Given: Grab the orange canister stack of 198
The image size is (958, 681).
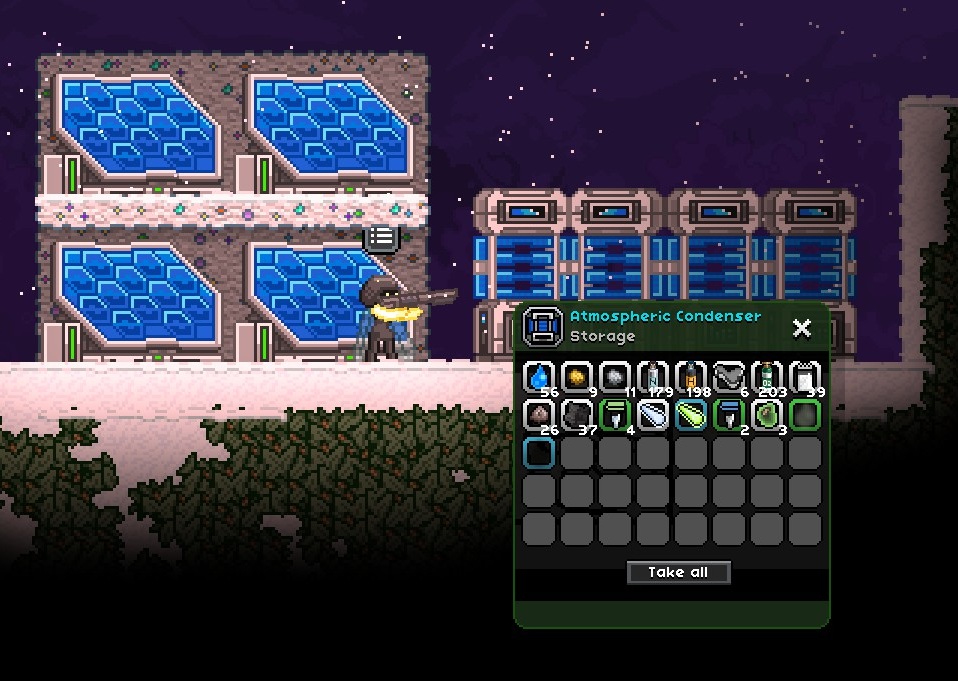Looking at the screenshot, I should pyautogui.click(x=691, y=378).
